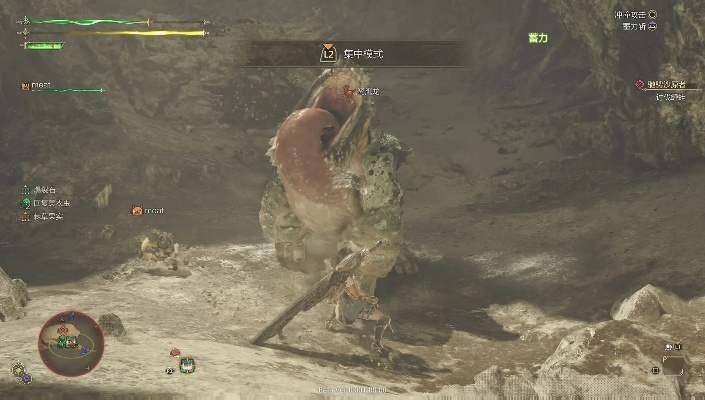This screenshot has height=400, width=705.
Task: Select the second green environment list entry
Action: 27,202
